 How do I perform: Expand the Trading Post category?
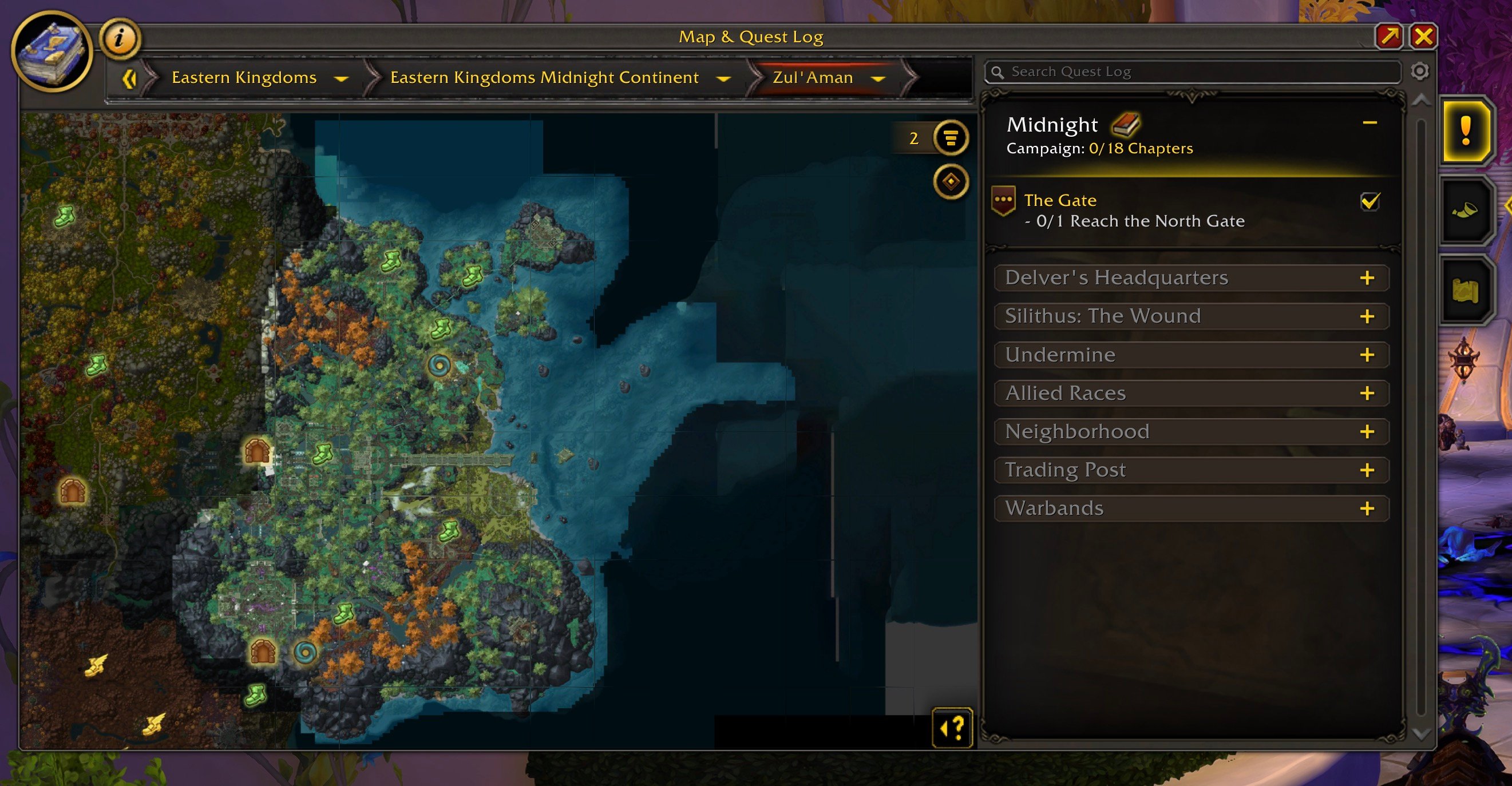[1367, 470]
